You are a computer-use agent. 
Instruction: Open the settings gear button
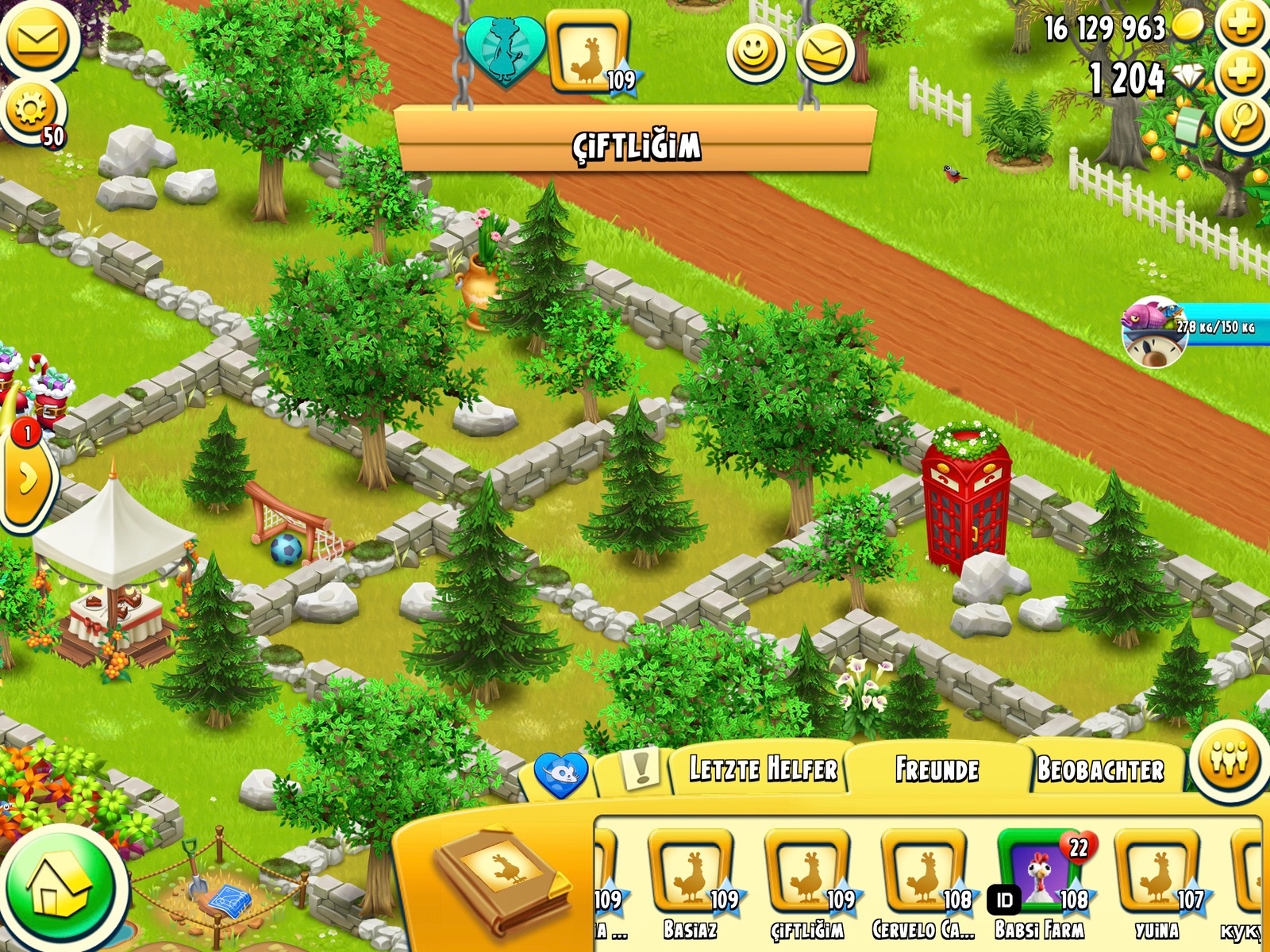pyautogui.click(x=32, y=109)
